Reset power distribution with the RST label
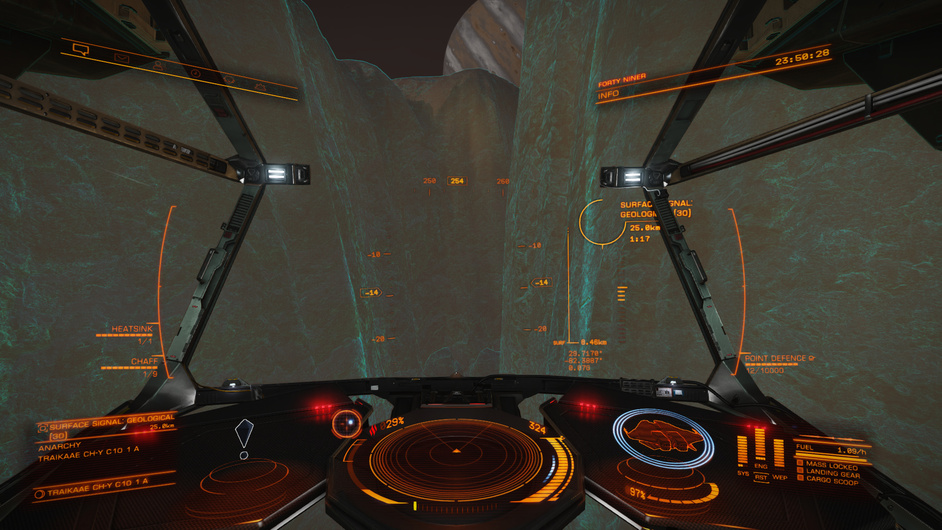The width and height of the screenshot is (942, 530). (761, 477)
